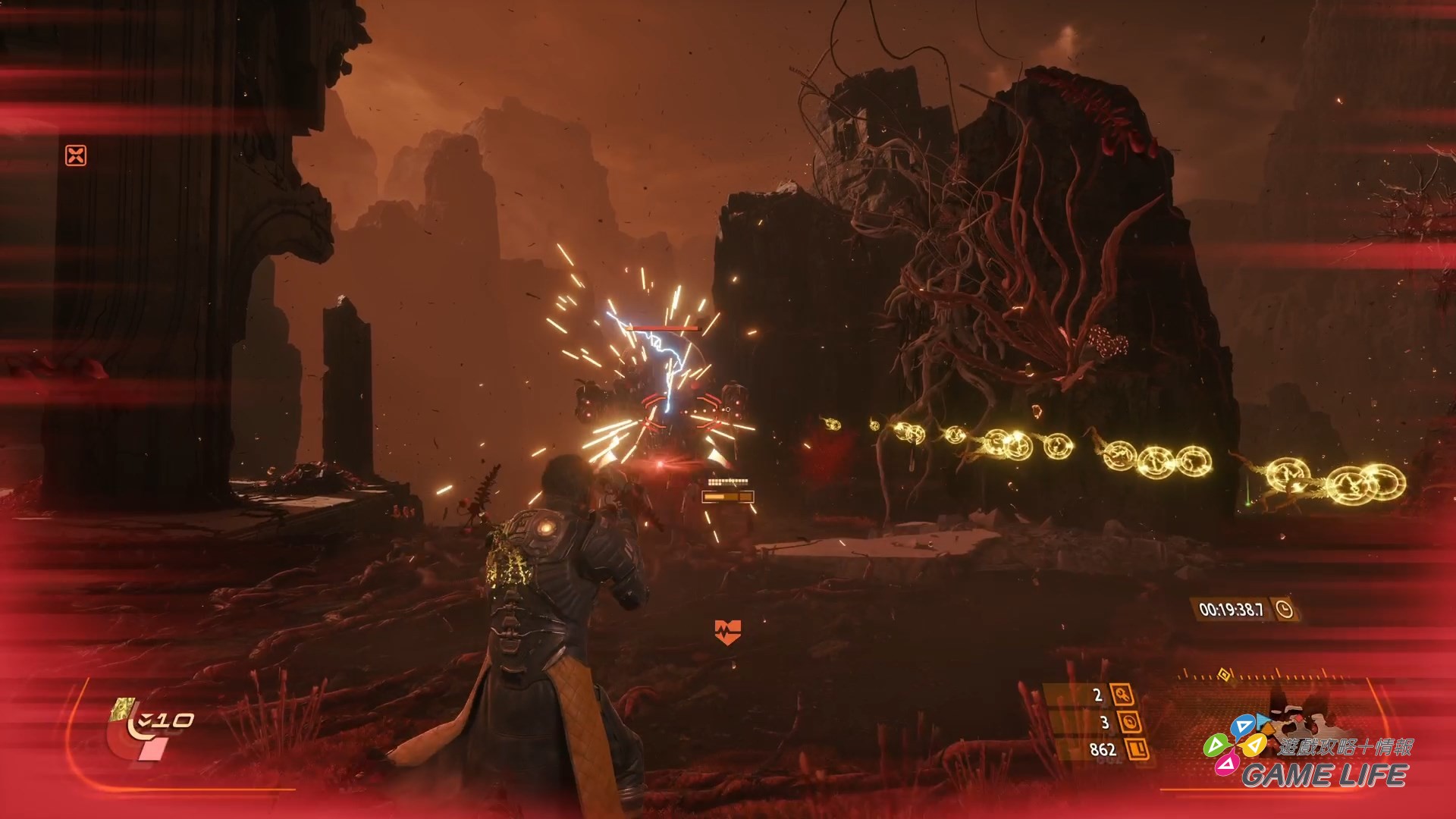The height and width of the screenshot is (819, 1456).
Task: Click the yellow compass marker above the minimap
Action: [x=1222, y=674]
